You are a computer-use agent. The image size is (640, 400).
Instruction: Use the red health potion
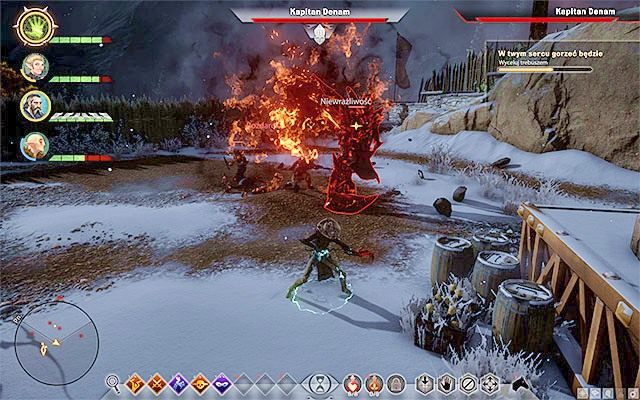[352, 383]
